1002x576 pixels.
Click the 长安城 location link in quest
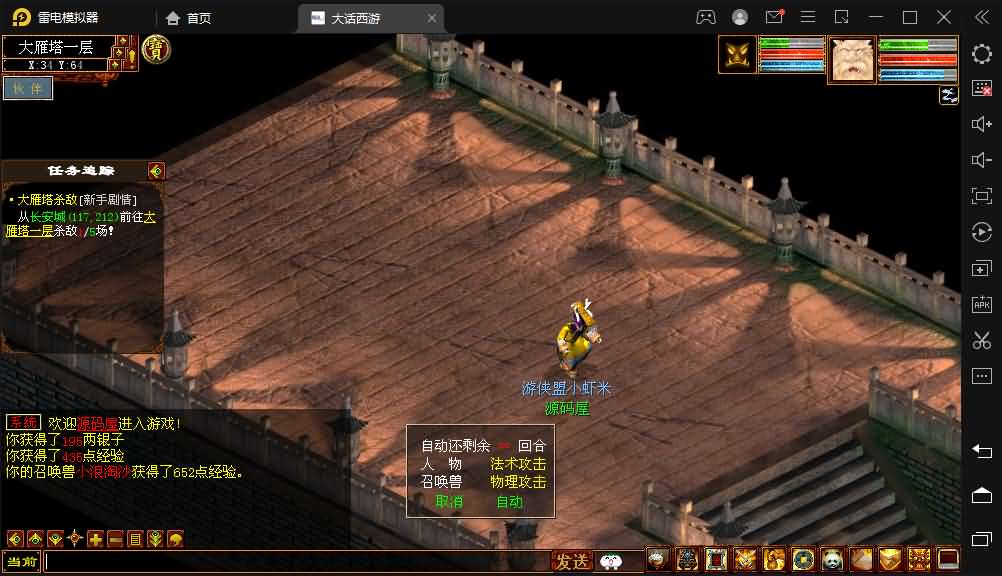tap(47, 216)
